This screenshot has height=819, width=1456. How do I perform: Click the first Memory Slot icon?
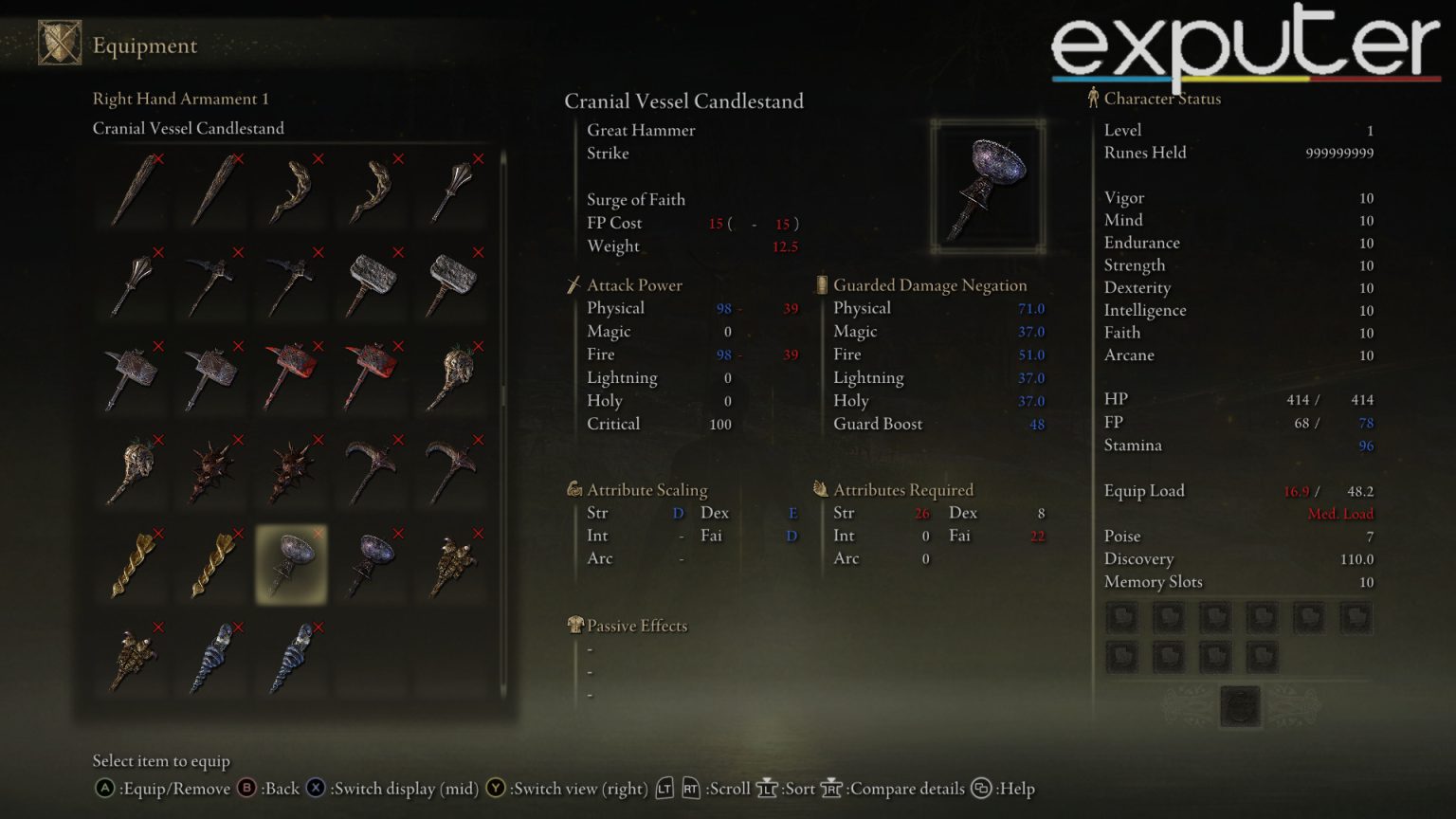[1122, 616]
